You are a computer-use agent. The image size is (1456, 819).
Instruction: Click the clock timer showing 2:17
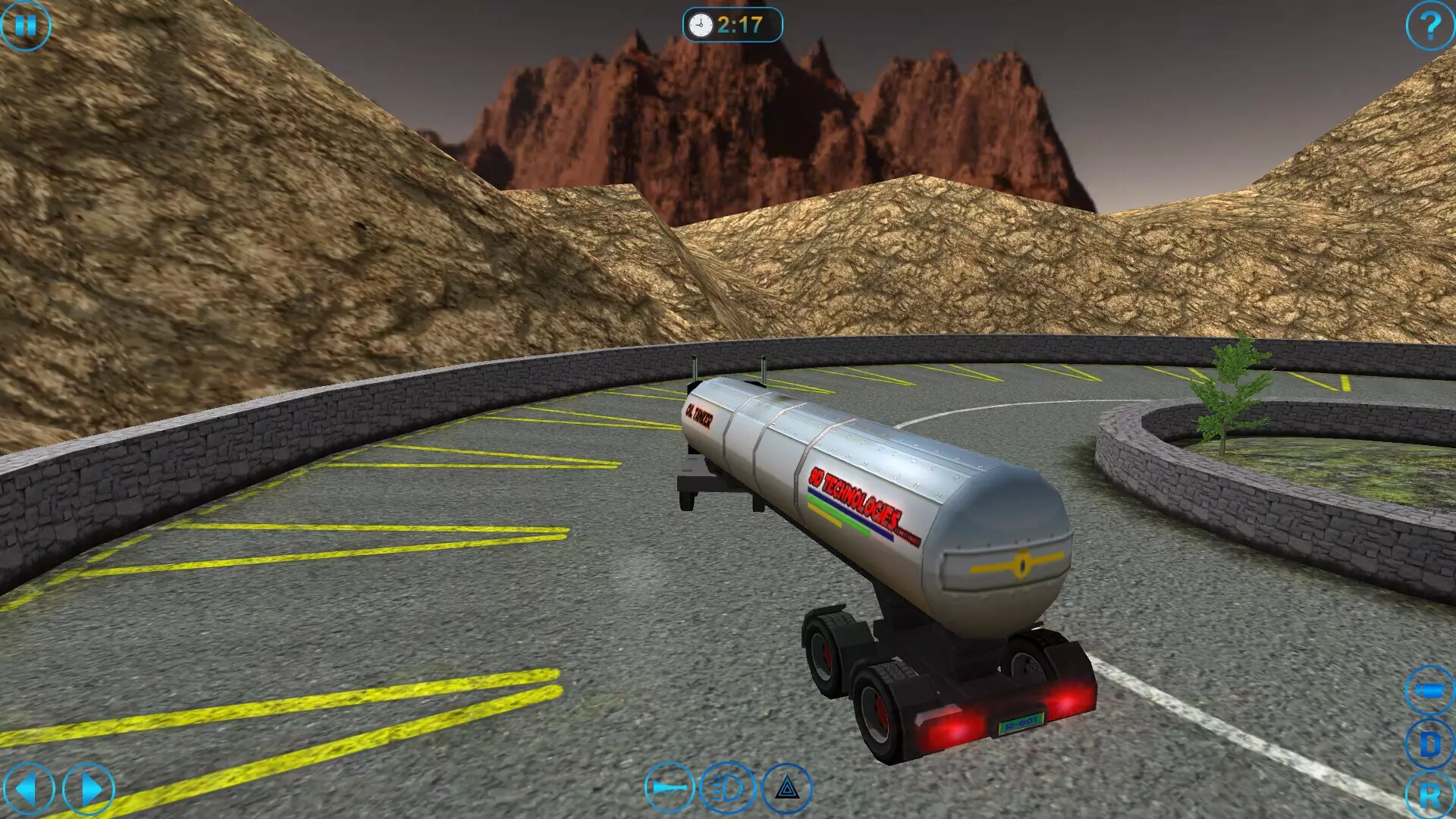click(x=732, y=24)
